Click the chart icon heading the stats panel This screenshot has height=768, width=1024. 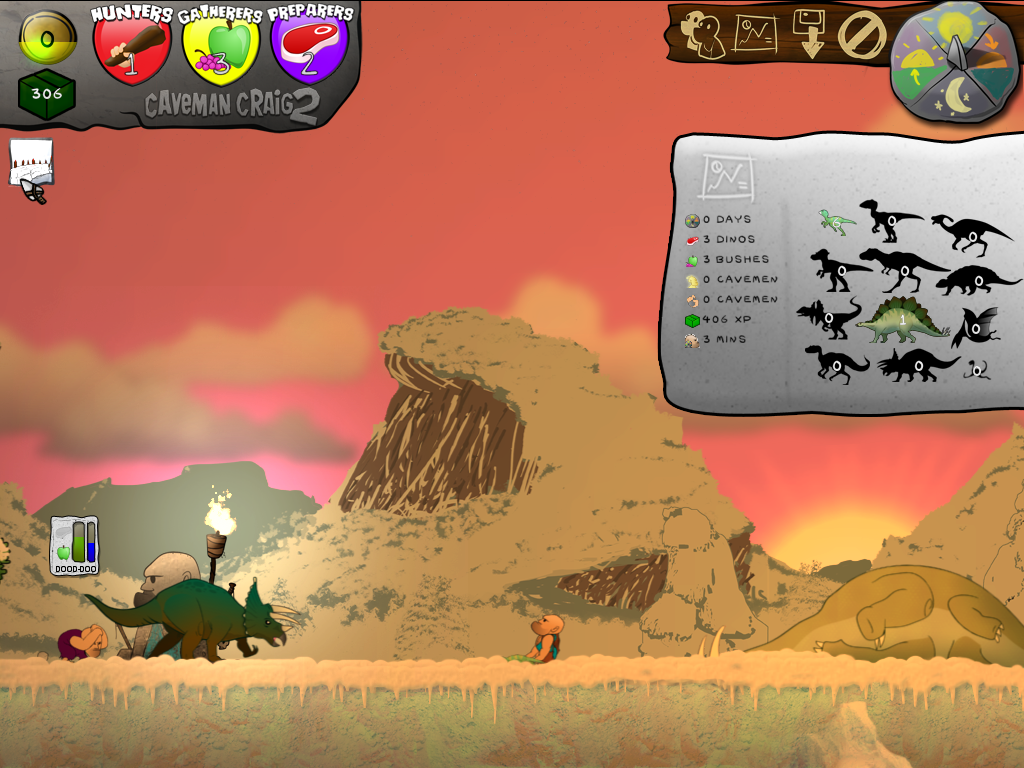click(x=726, y=177)
